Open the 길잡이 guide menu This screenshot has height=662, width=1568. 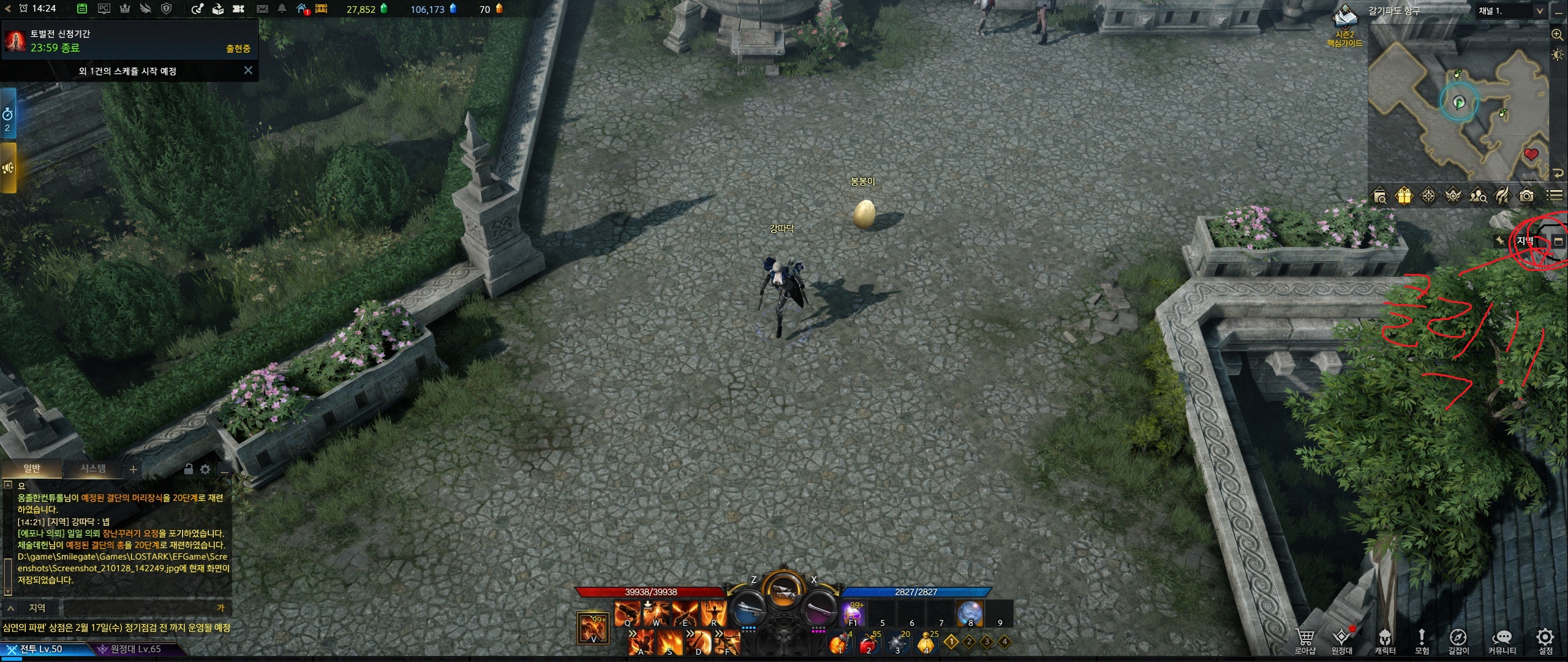click(1458, 641)
